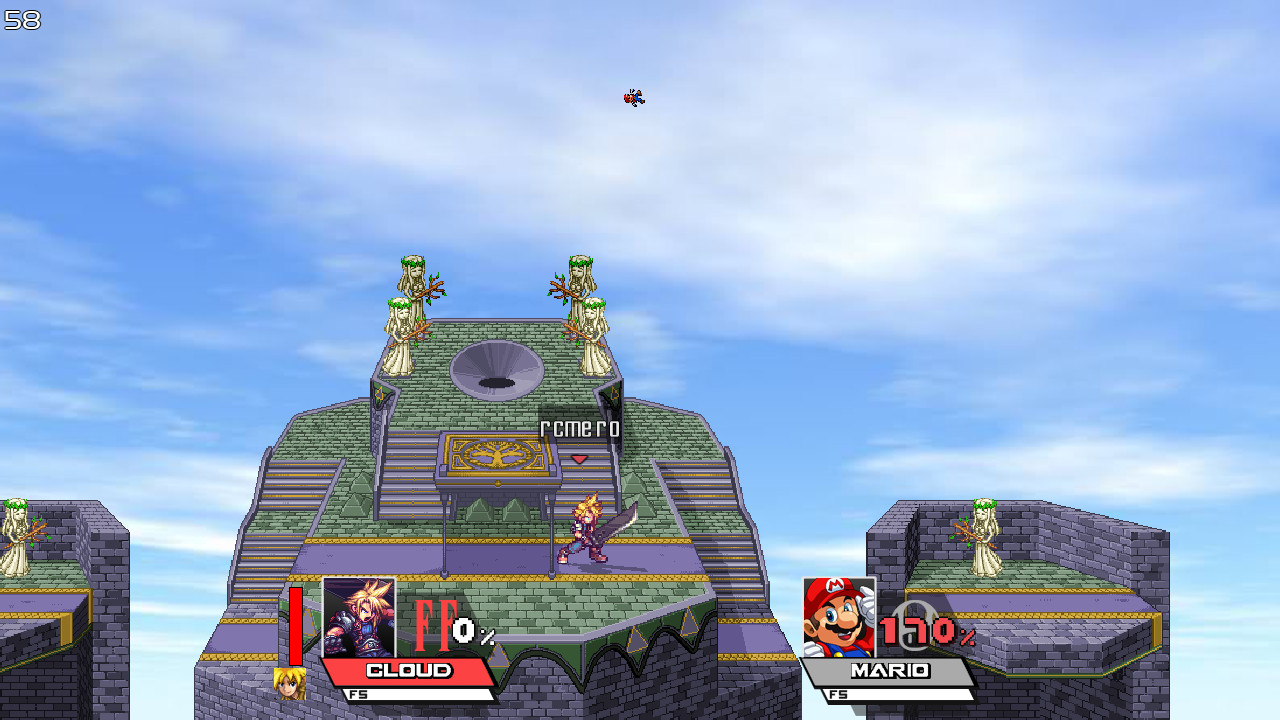This screenshot has height=720, width=1280.
Task: Click the red vertical charge bar near Cloud's HUD
Action: 296,625
